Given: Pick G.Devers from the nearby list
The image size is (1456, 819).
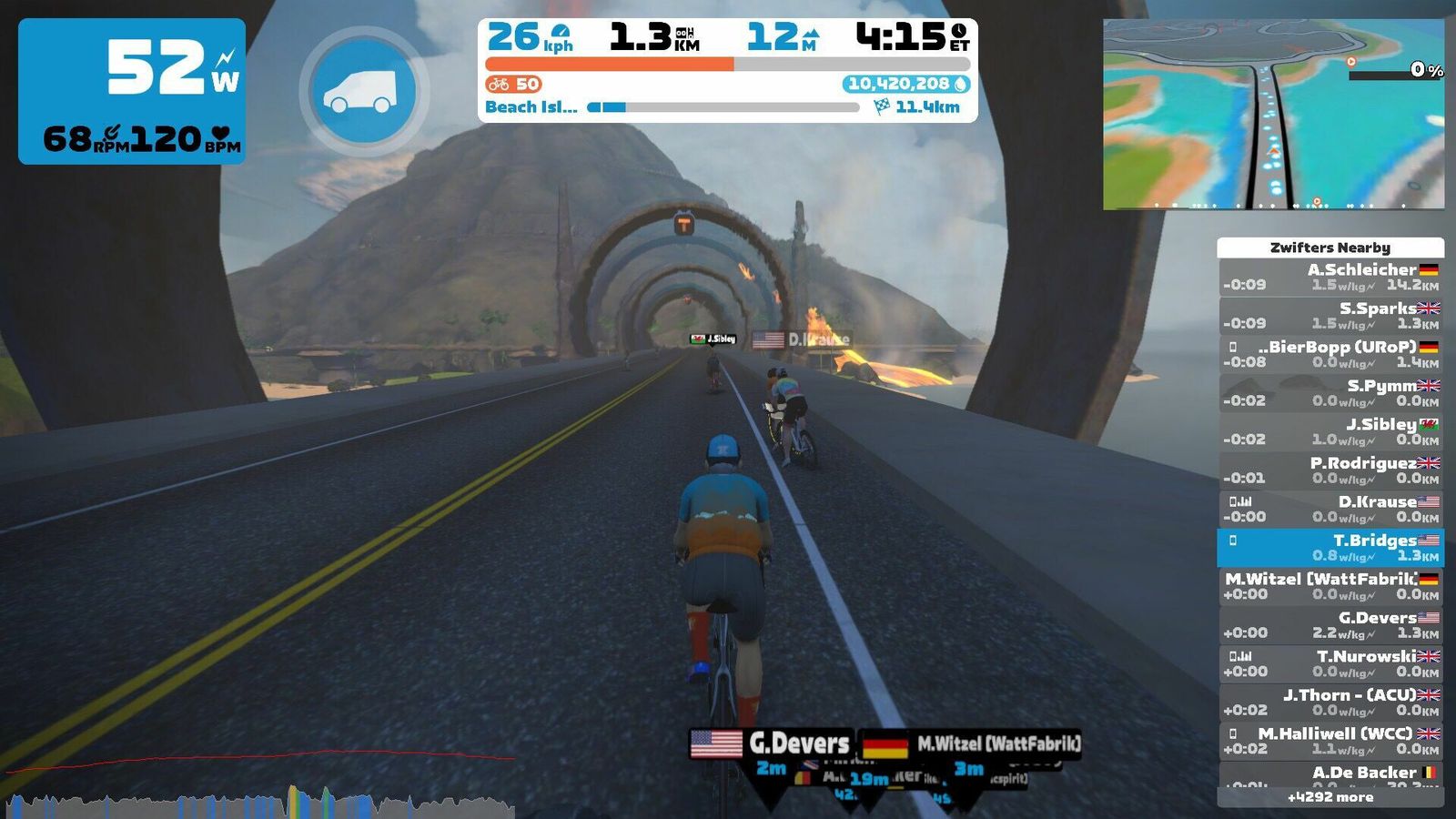Looking at the screenshot, I should (x=1330, y=625).
